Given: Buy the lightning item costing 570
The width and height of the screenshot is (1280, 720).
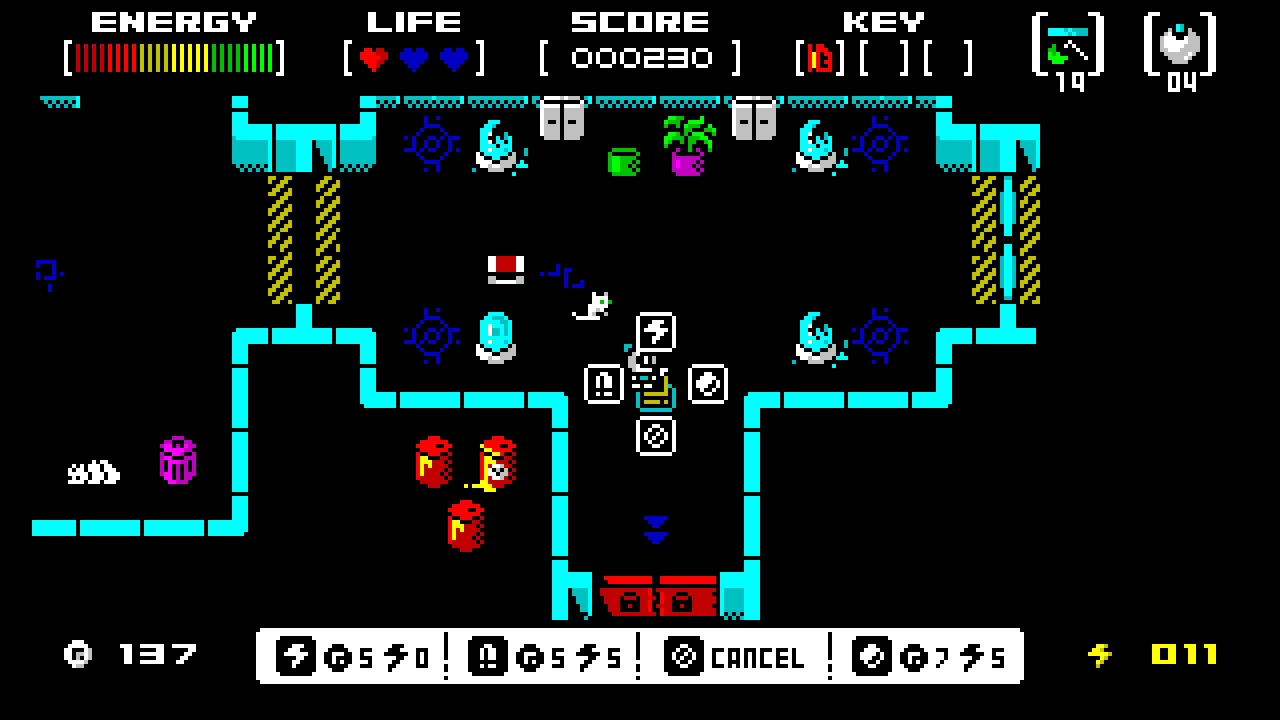Looking at the screenshot, I should click(350, 657).
